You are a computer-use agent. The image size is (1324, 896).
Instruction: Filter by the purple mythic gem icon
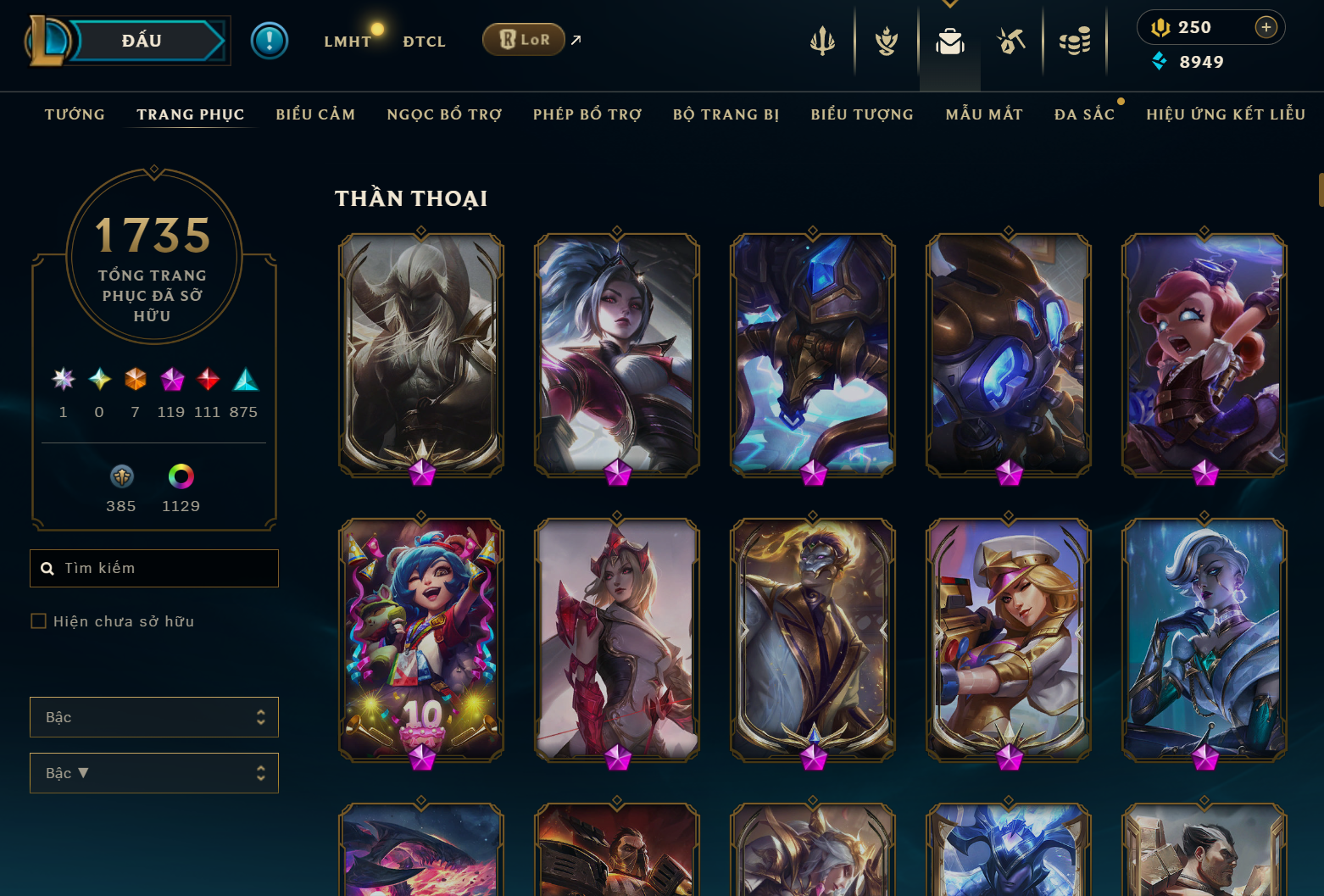coord(172,381)
